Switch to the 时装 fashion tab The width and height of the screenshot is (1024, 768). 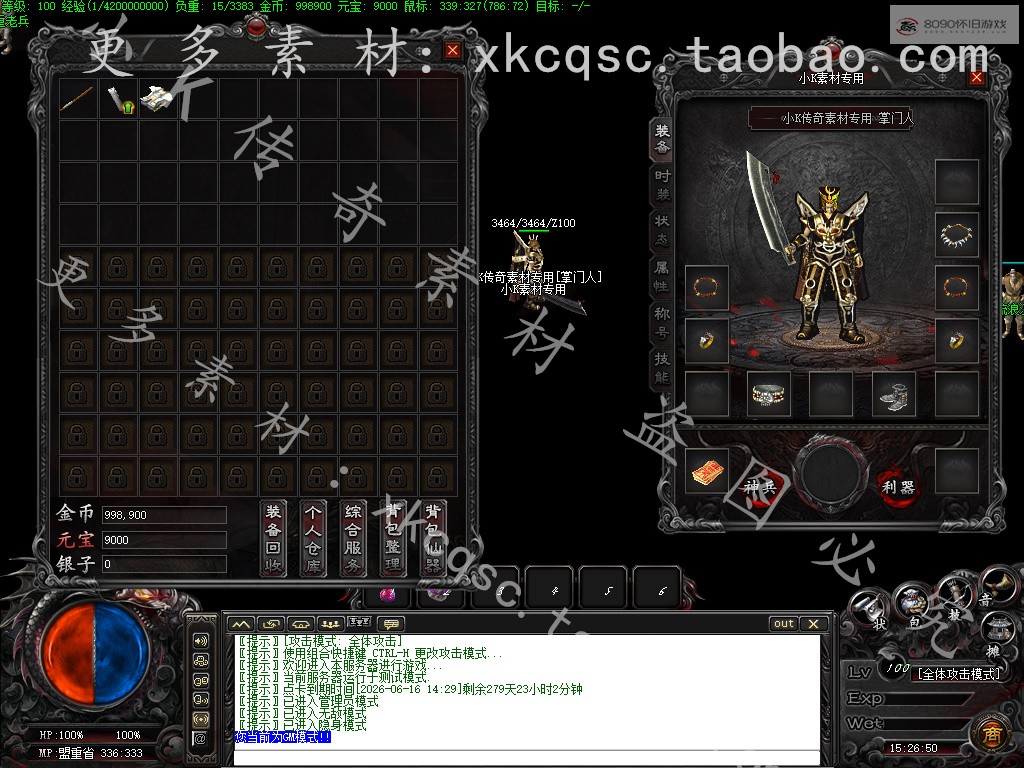663,183
